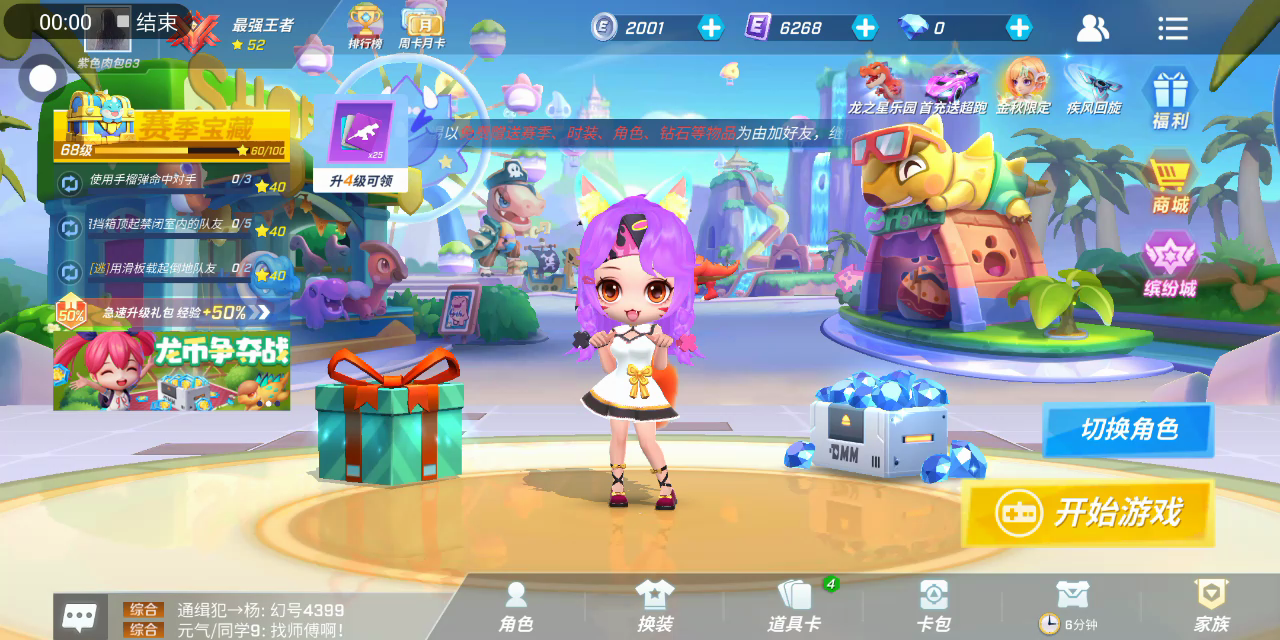This screenshot has width=1280, height=640.
Task: Open the 家族 family tab
Action: click(x=1211, y=607)
